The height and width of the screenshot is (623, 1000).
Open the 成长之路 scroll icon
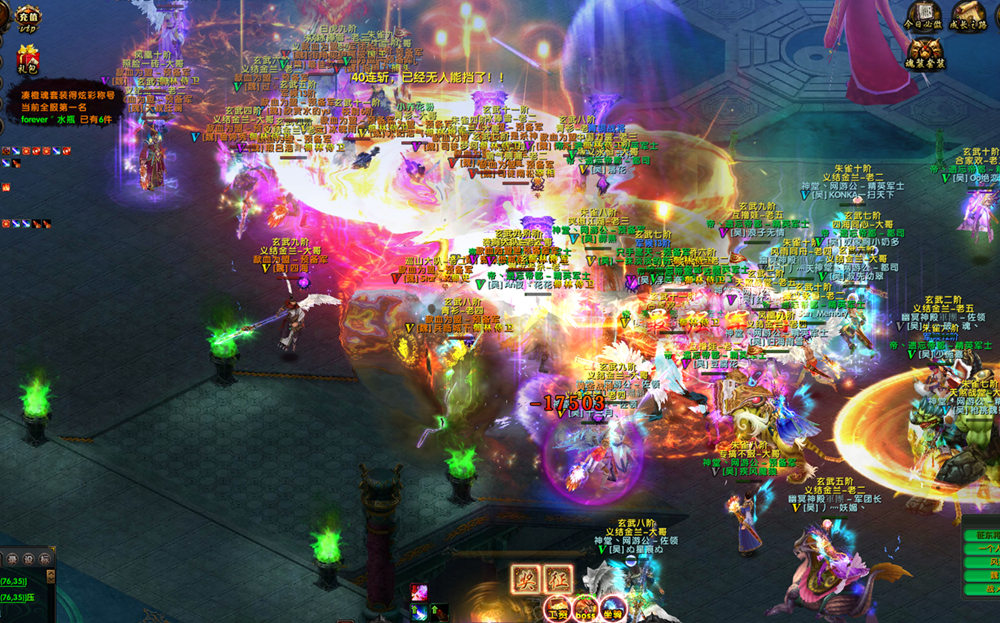pyautogui.click(x=967, y=16)
